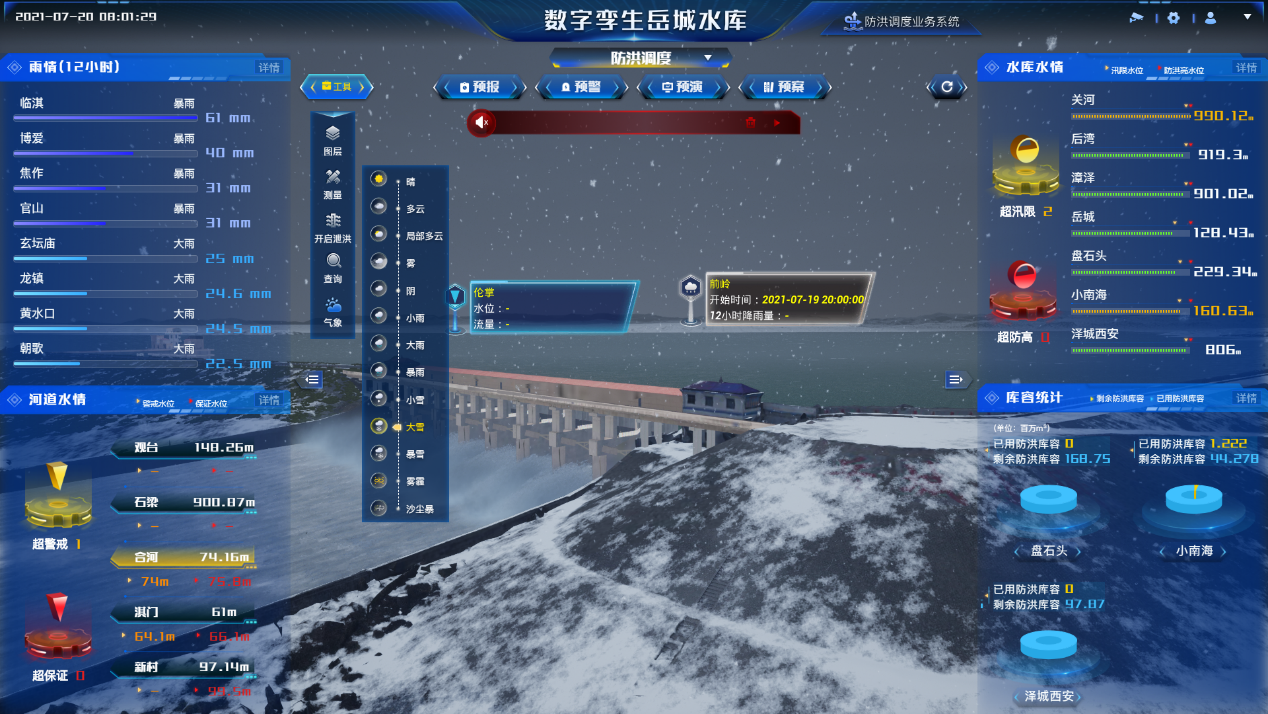Select the 气象 weather tool

[x=333, y=312]
